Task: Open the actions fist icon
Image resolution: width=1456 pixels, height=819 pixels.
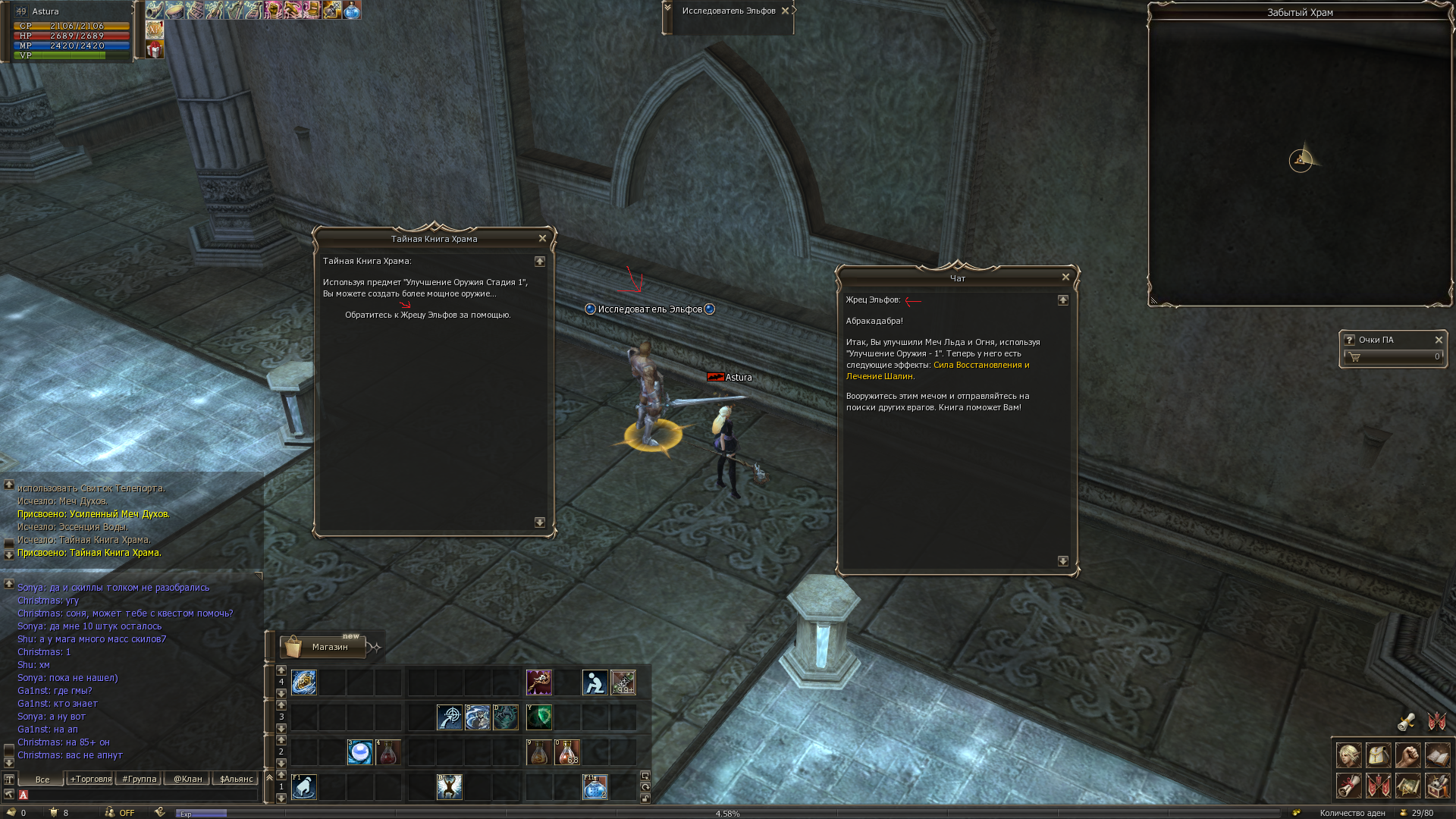Action: (1407, 755)
